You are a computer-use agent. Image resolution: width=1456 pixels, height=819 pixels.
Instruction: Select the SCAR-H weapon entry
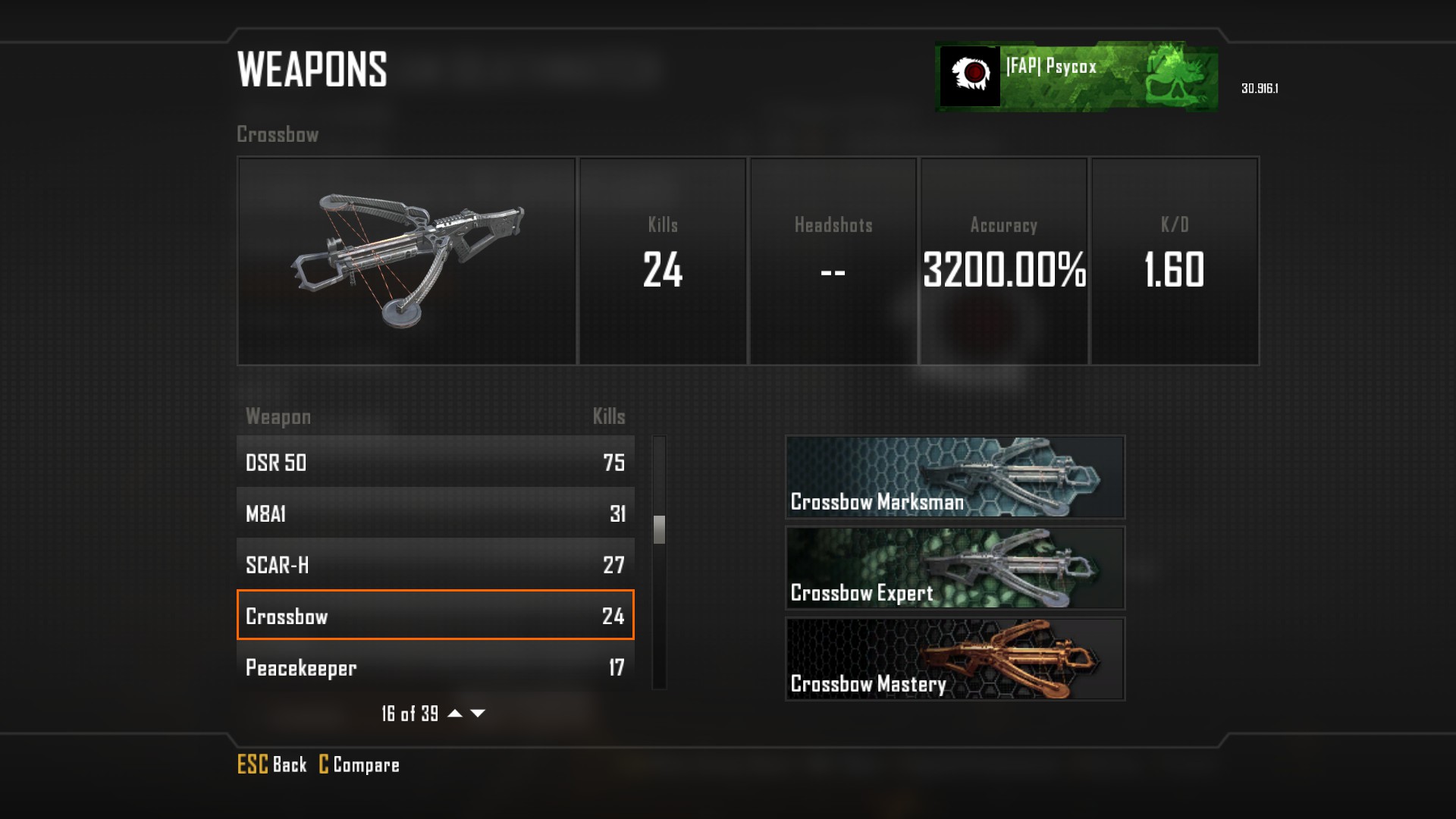point(435,565)
